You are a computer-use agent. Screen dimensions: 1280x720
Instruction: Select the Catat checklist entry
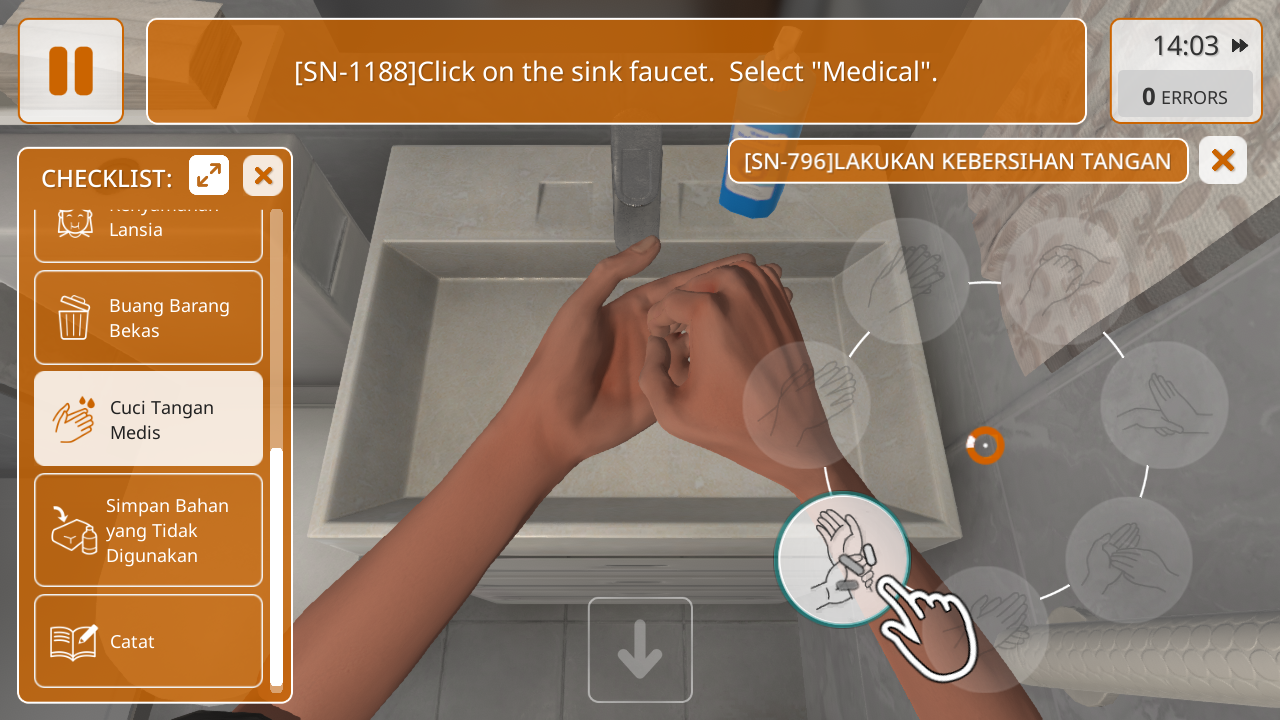point(148,641)
